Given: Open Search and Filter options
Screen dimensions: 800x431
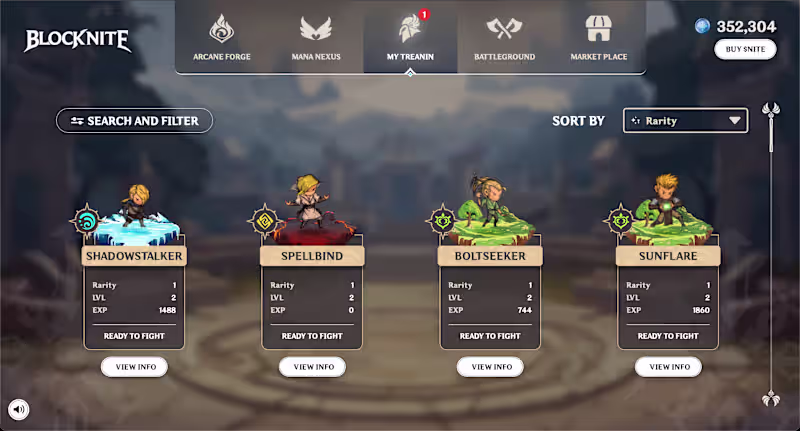Looking at the screenshot, I should (134, 121).
